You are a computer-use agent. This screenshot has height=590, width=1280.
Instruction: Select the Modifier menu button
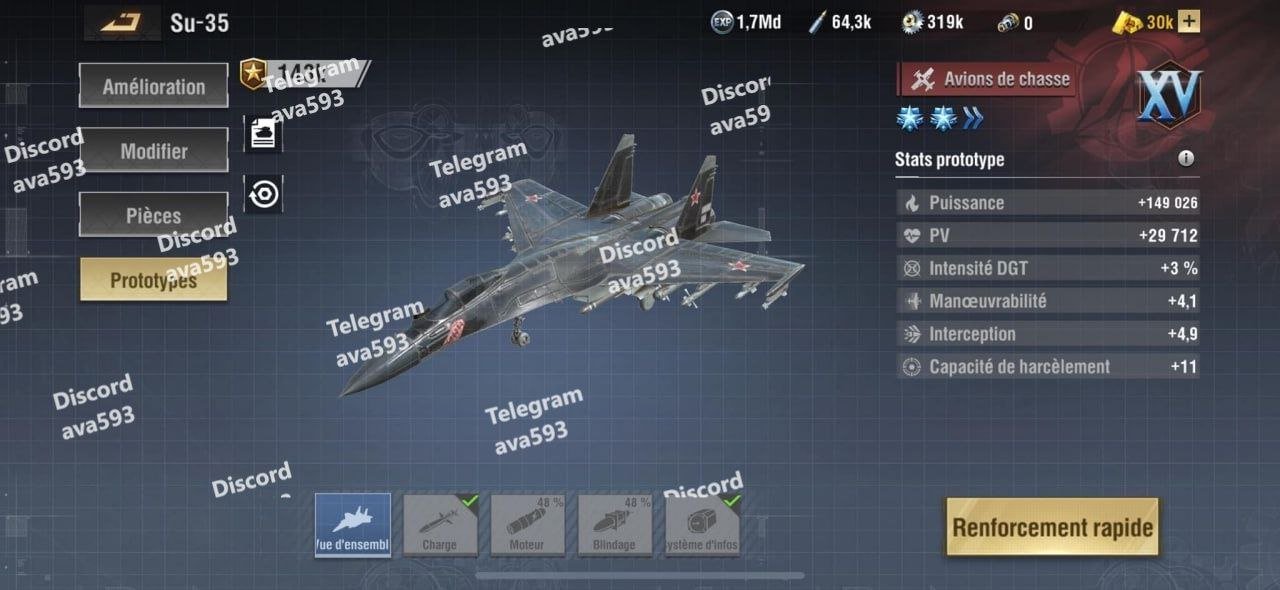coord(153,151)
